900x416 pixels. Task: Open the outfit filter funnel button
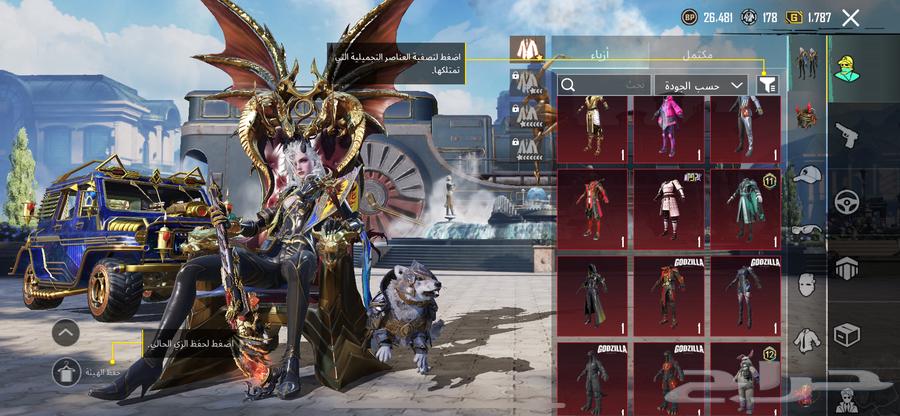click(x=768, y=86)
